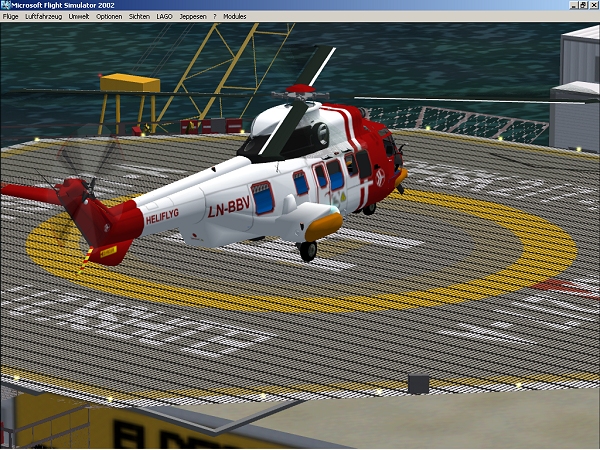This screenshot has width=600, height=450.
Task: Select the Umwelt menu
Action: [x=80, y=17]
